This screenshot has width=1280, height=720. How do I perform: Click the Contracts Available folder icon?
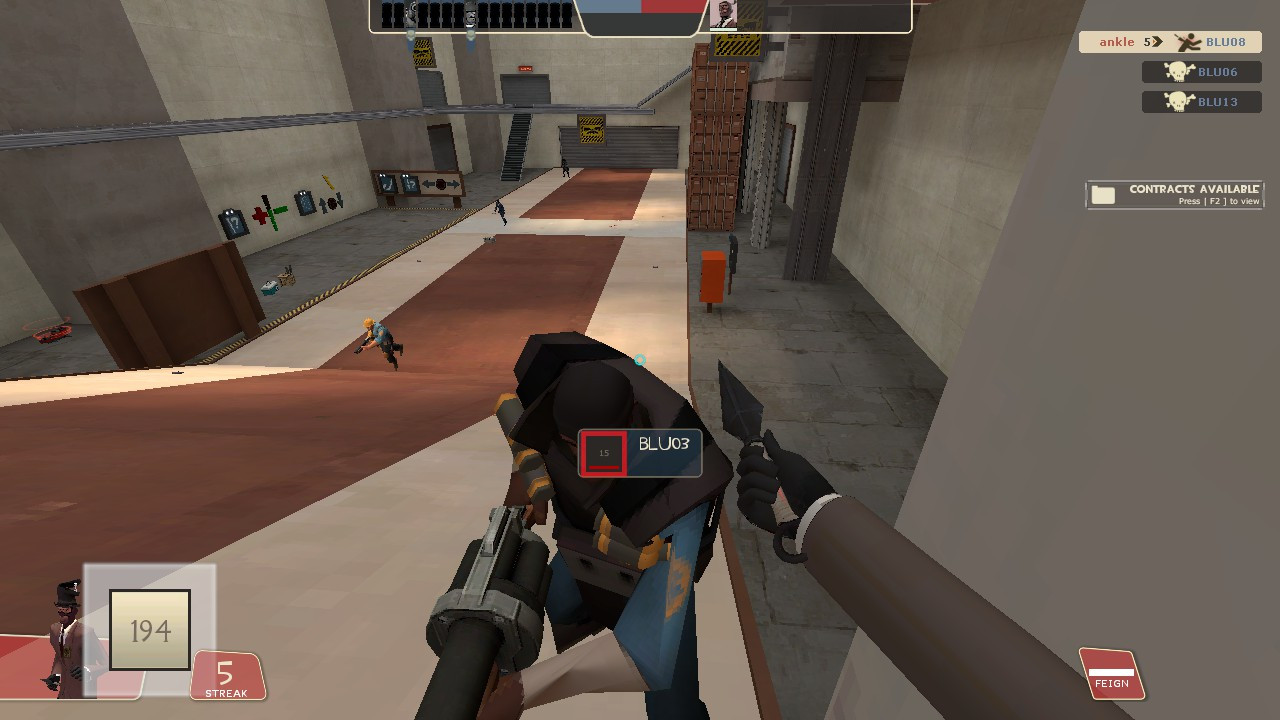[x=1104, y=193]
